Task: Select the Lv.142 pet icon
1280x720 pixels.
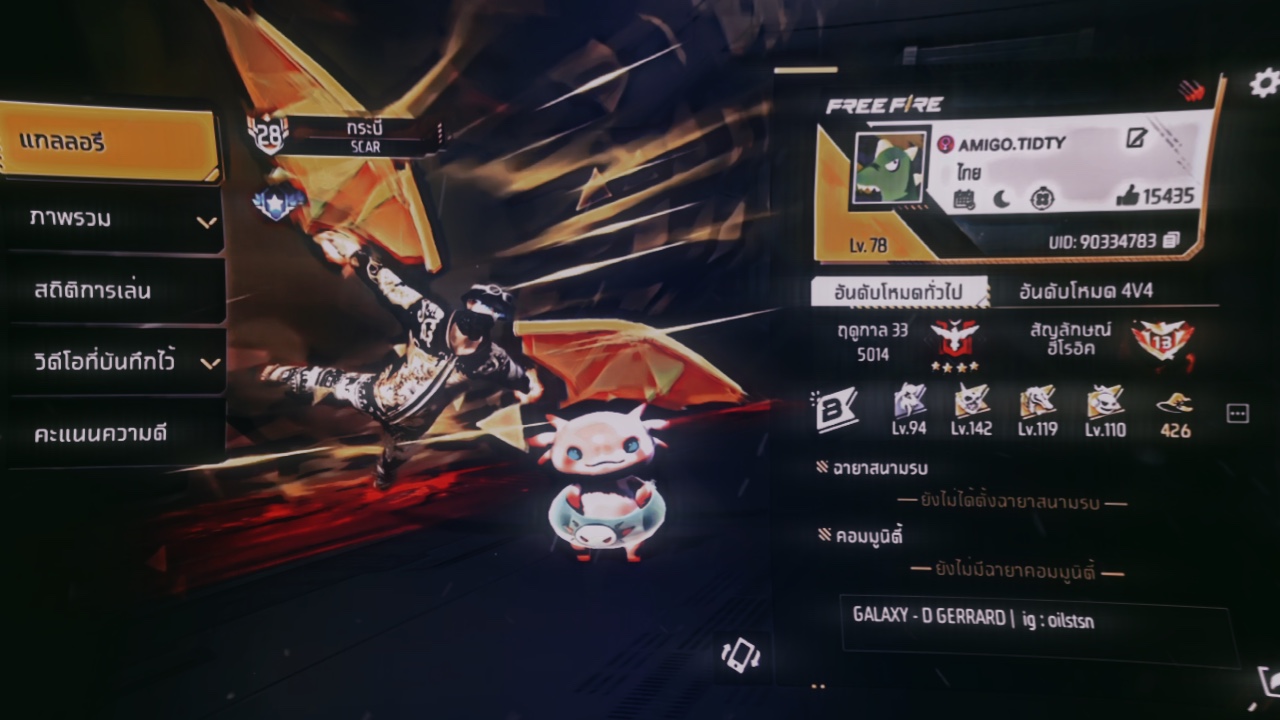Action: (x=971, y=404)
